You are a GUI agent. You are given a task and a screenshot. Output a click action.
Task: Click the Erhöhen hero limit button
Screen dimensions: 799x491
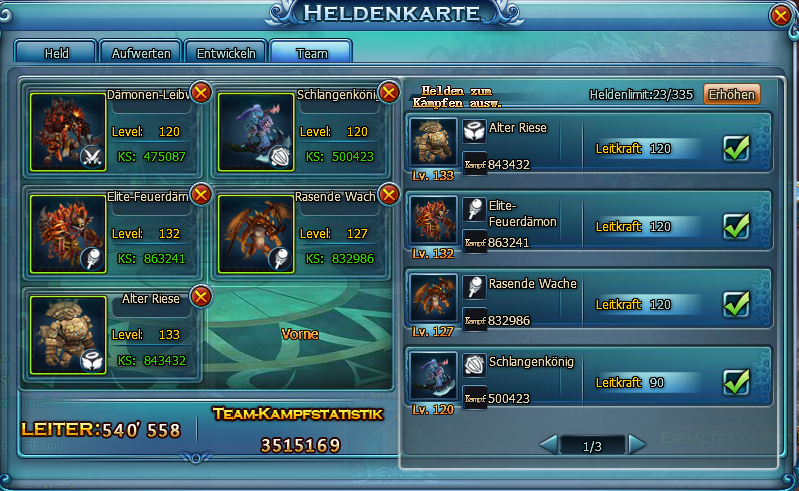(732, 95)
